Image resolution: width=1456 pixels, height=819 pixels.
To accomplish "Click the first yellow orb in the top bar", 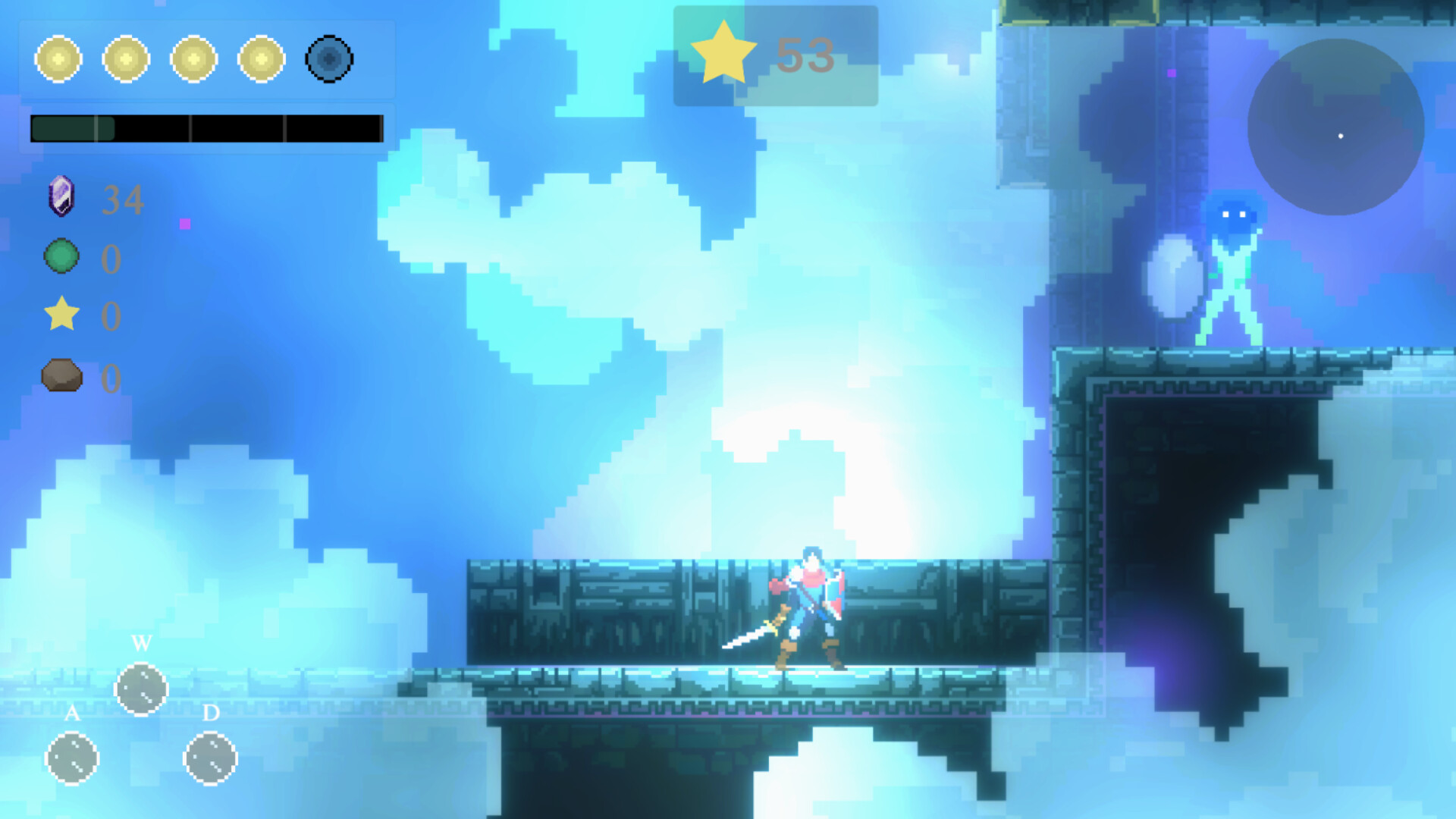I will pyautogui.click(x=59, y=59).
